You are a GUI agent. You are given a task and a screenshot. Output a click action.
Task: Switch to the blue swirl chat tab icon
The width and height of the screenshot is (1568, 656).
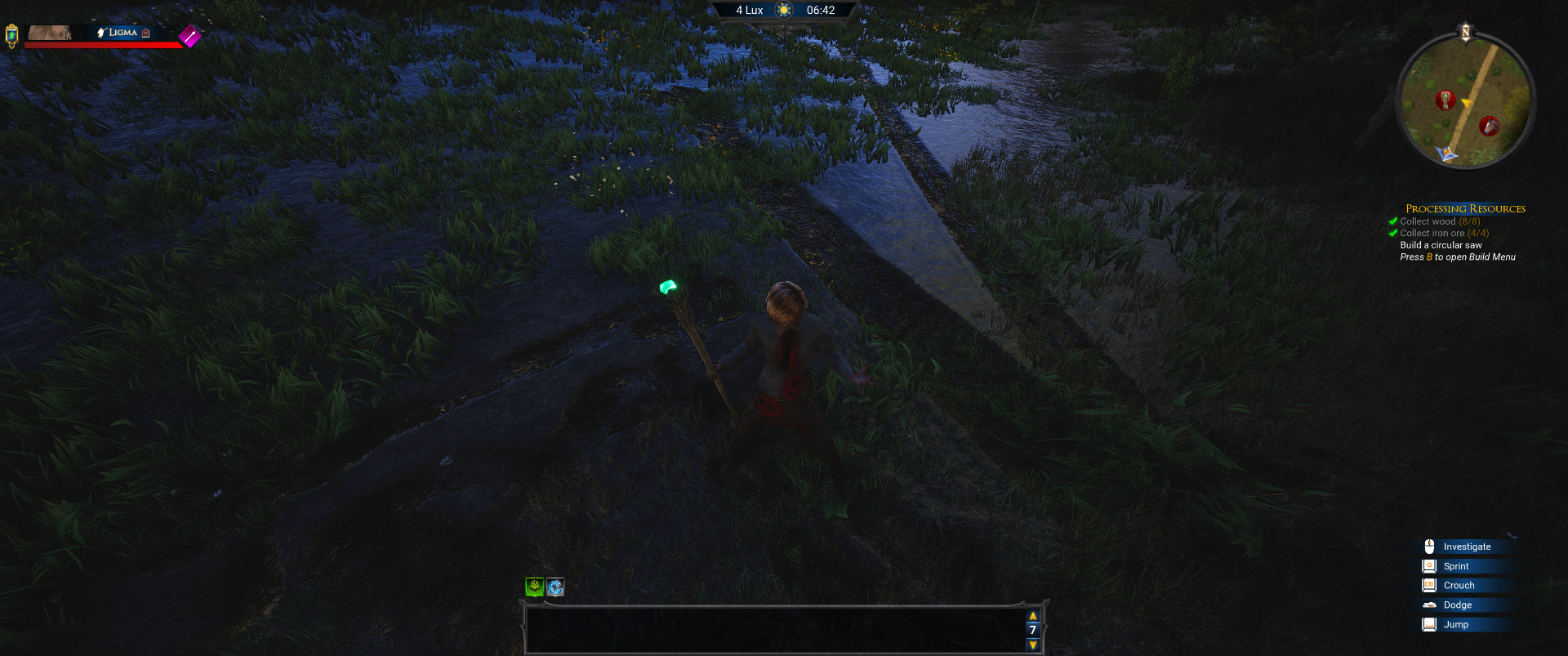555,587
